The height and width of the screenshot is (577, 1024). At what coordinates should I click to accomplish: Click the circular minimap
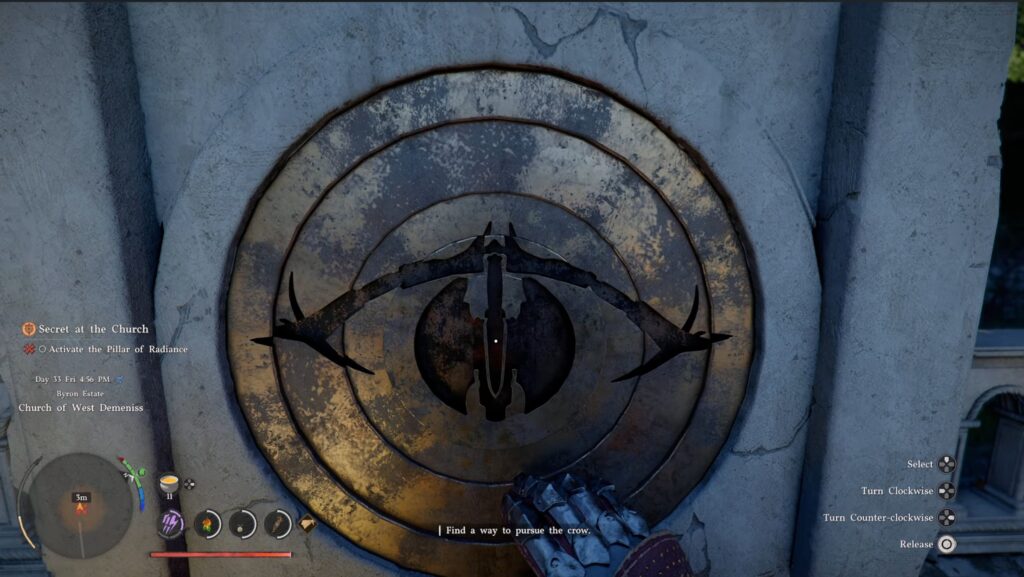(x=80, y=505)
